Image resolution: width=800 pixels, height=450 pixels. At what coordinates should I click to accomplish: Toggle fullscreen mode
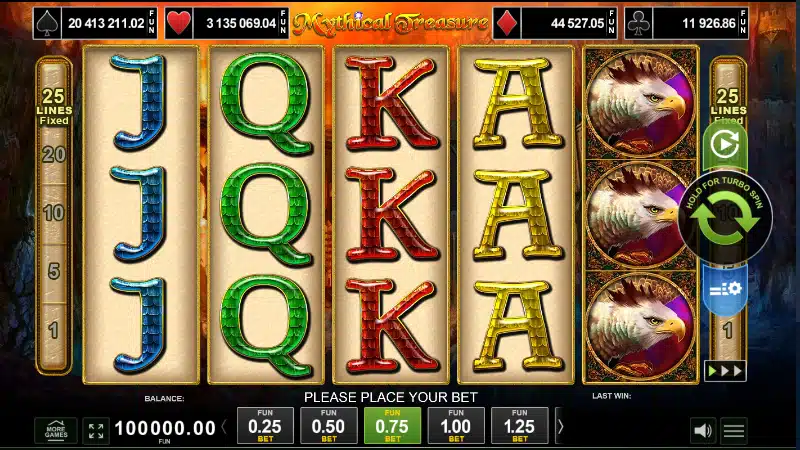tap(96, 431)
